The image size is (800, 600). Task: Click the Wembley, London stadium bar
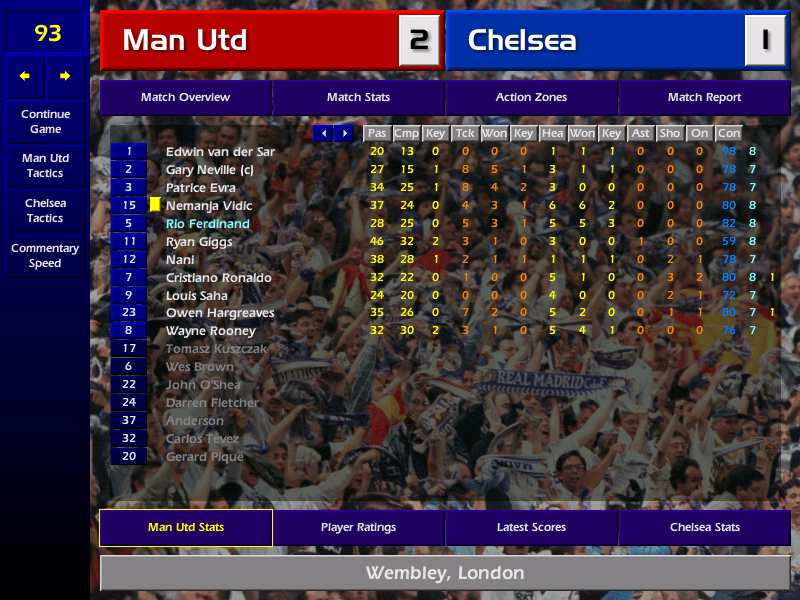[444, 573]
